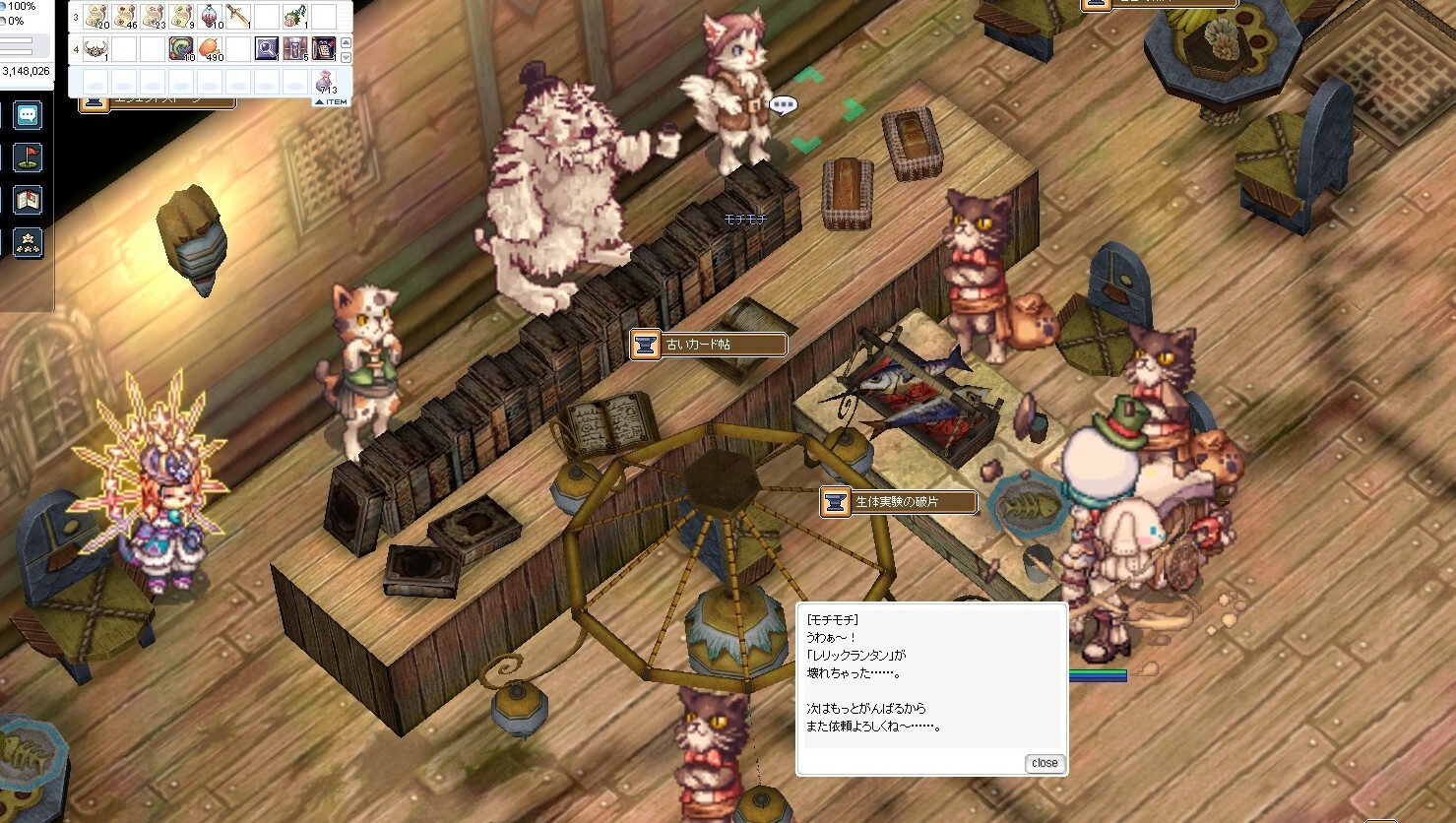1456x823 pixels.
Task: Select the 古いカード帖 label
Action: tap(711, 345)
